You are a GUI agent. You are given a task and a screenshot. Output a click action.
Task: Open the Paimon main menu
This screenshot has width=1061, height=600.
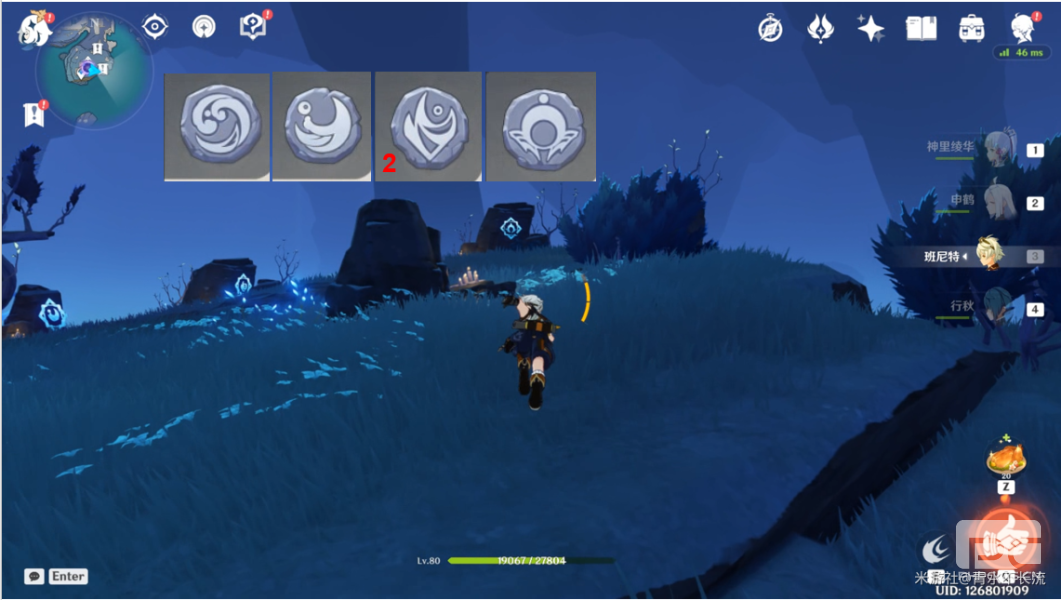[x=33, y=30]
